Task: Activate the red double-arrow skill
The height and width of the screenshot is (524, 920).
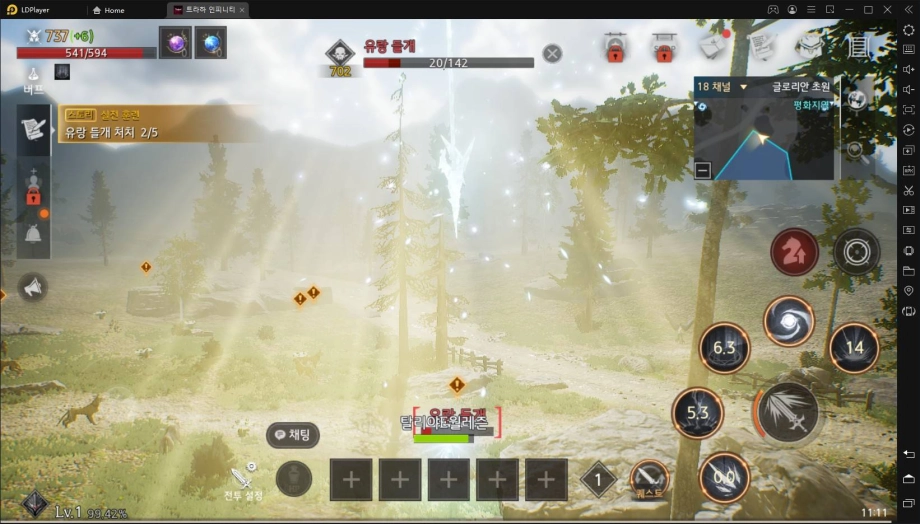Action: point(794,252)
